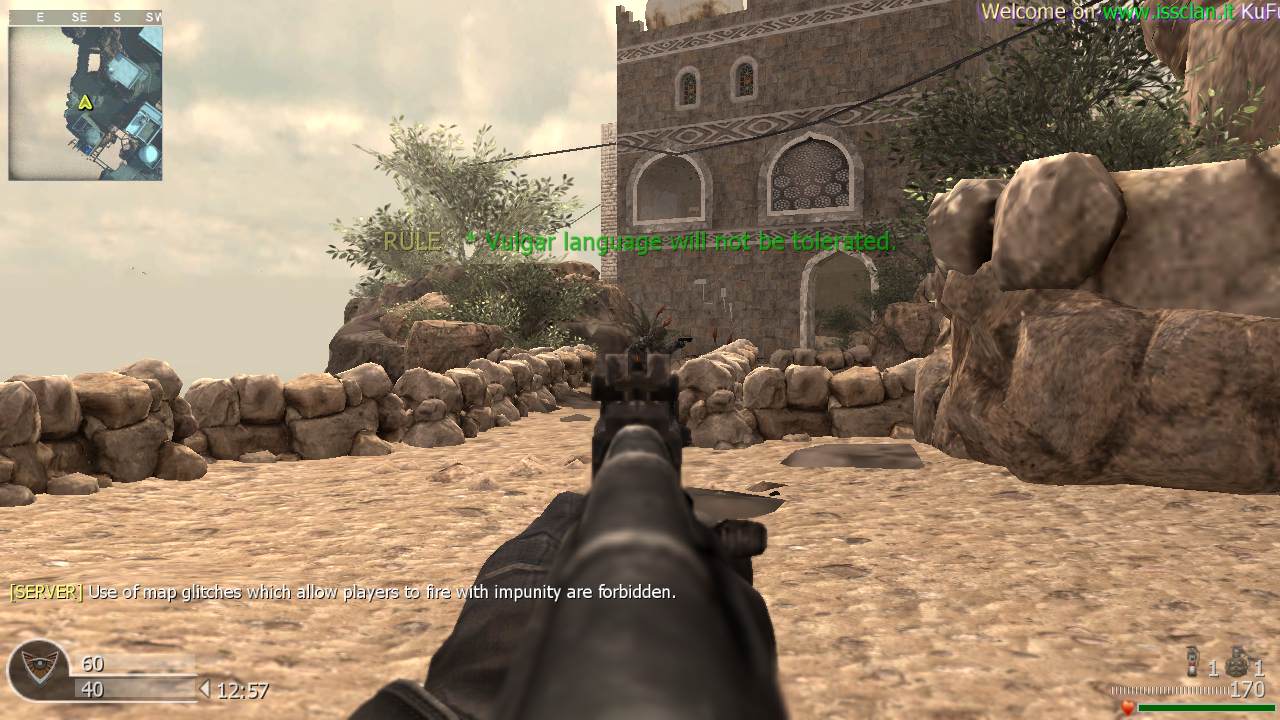The image size is (1280, 720).
Task: Select the yellow player arrow on the minimap
Action: pos(85,101)
